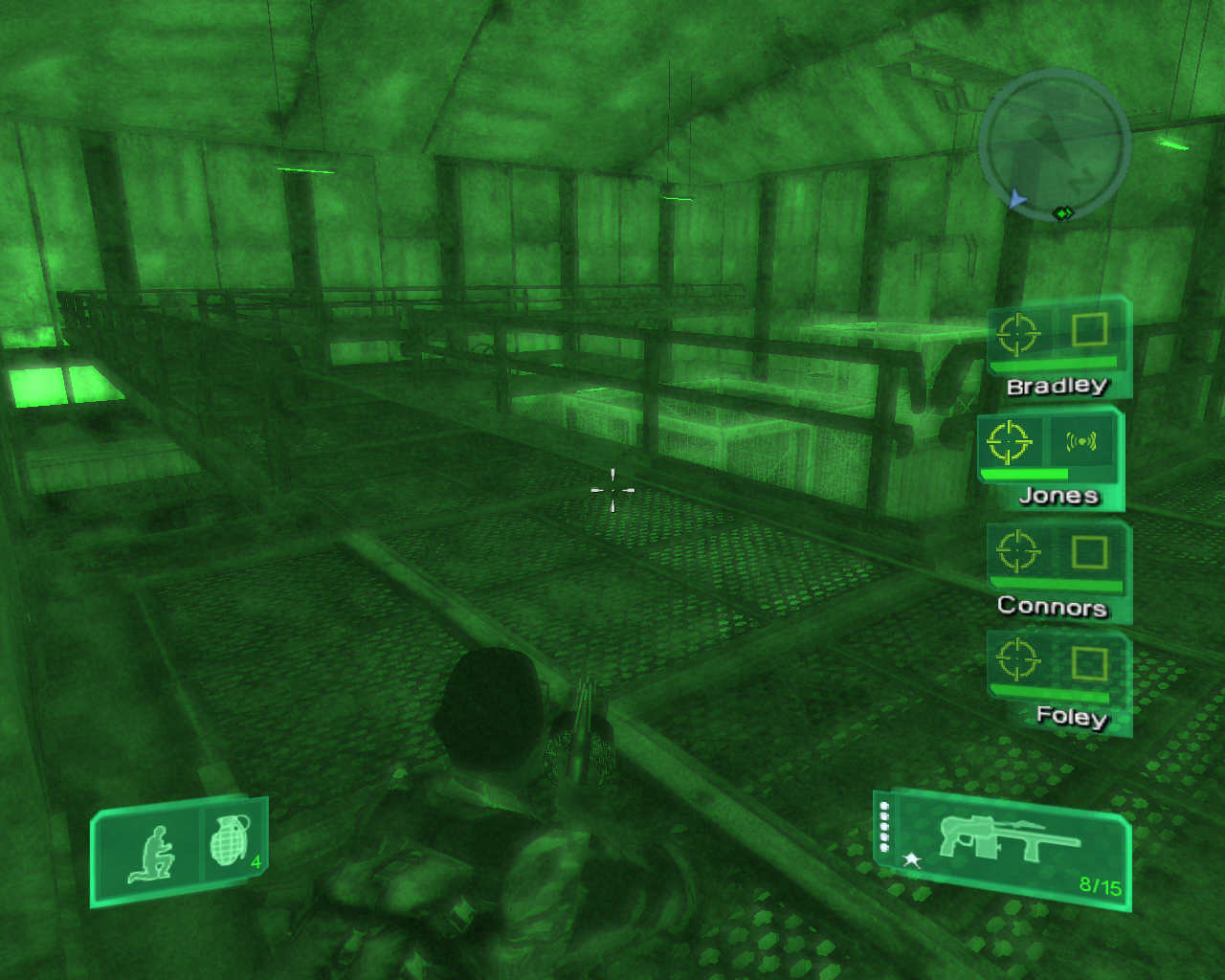The height and width of the screenshot is (980, 1225).
Task: Choose squad member Jones's crosshair icon
Action: pyautogui.click(x=1009, y=442)
